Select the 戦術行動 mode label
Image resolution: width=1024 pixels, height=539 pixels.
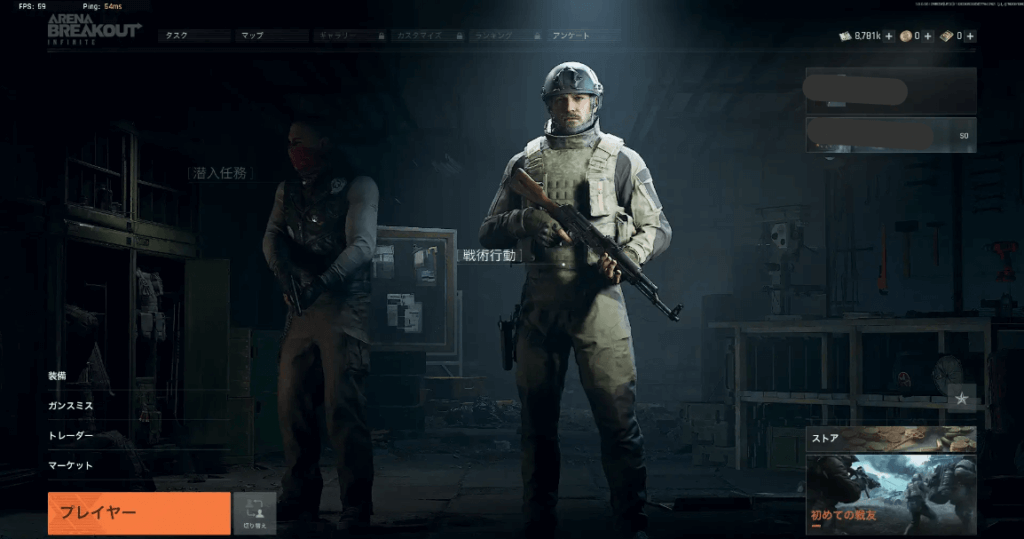tap(489, 255)
